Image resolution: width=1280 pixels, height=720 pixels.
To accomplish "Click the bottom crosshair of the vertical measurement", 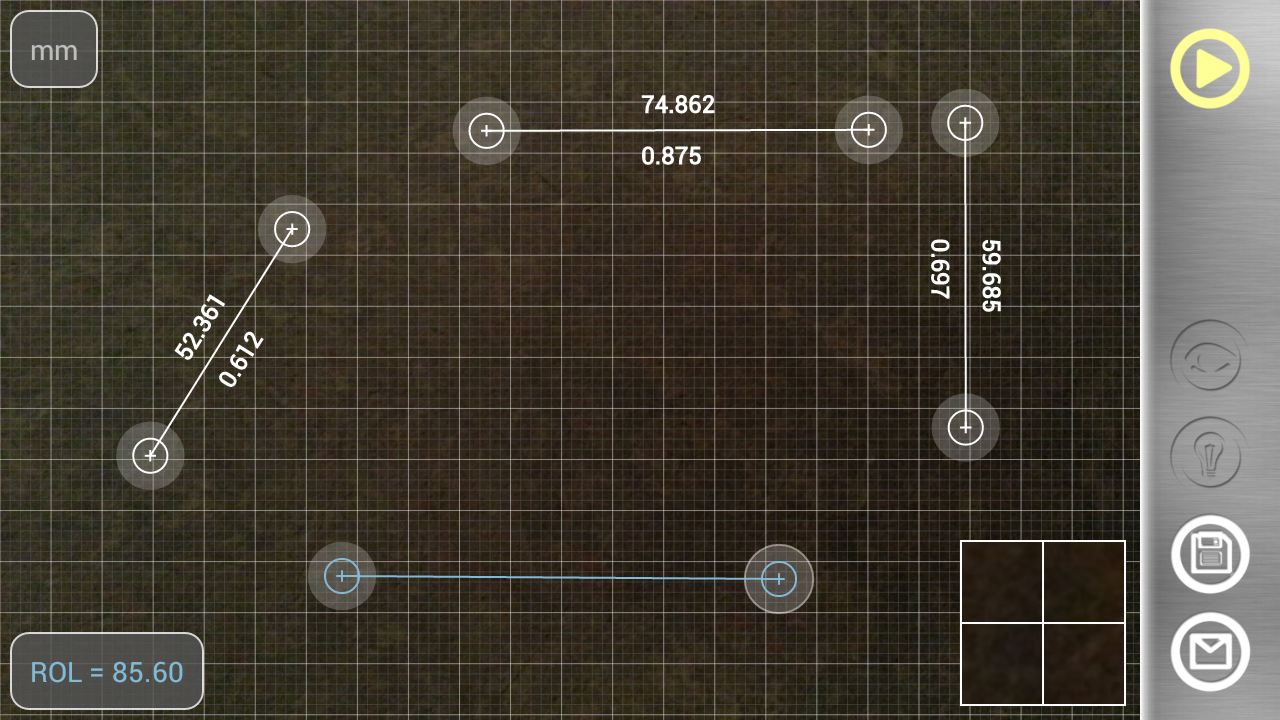I will 964,427.
